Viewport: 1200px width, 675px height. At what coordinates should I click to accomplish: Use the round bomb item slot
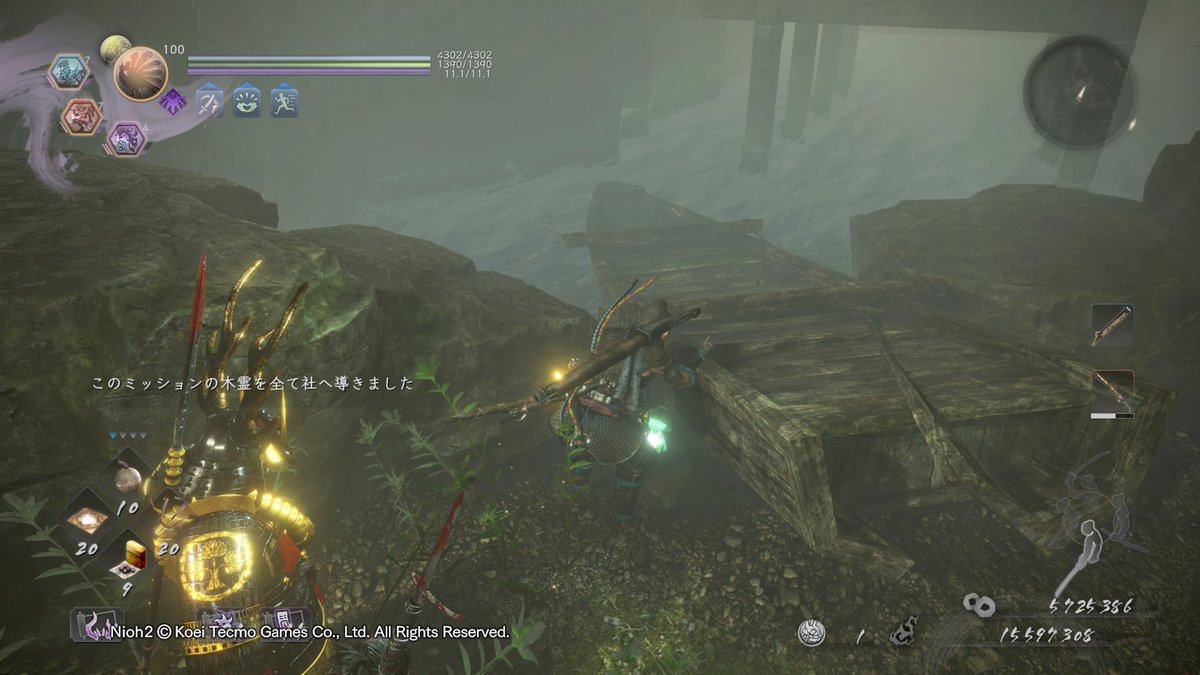(127, 479)
